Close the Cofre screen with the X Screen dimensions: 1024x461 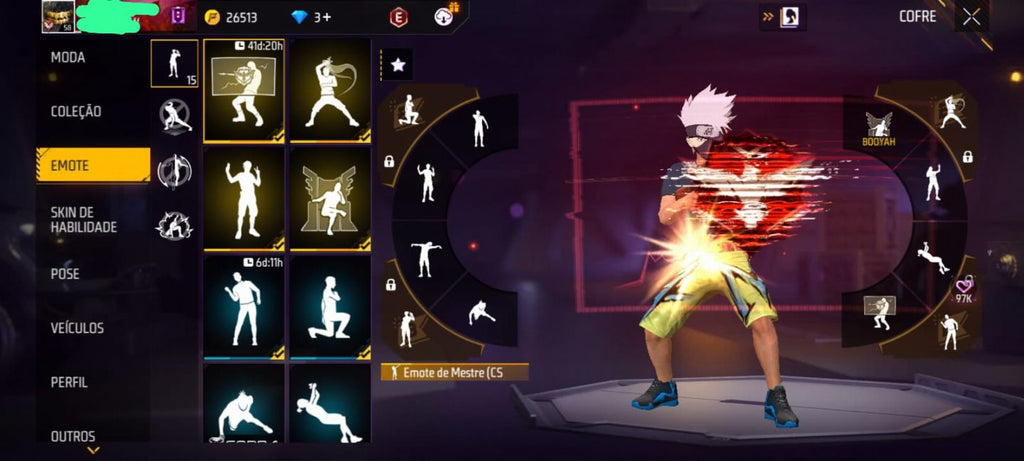point(972,16)
